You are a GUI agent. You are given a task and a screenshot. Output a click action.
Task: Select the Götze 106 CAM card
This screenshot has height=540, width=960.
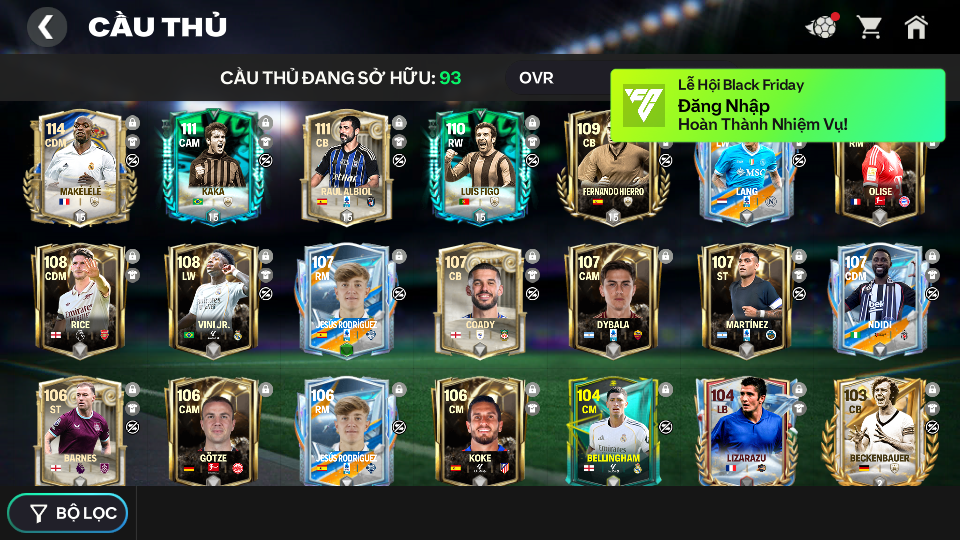point(213,432)
